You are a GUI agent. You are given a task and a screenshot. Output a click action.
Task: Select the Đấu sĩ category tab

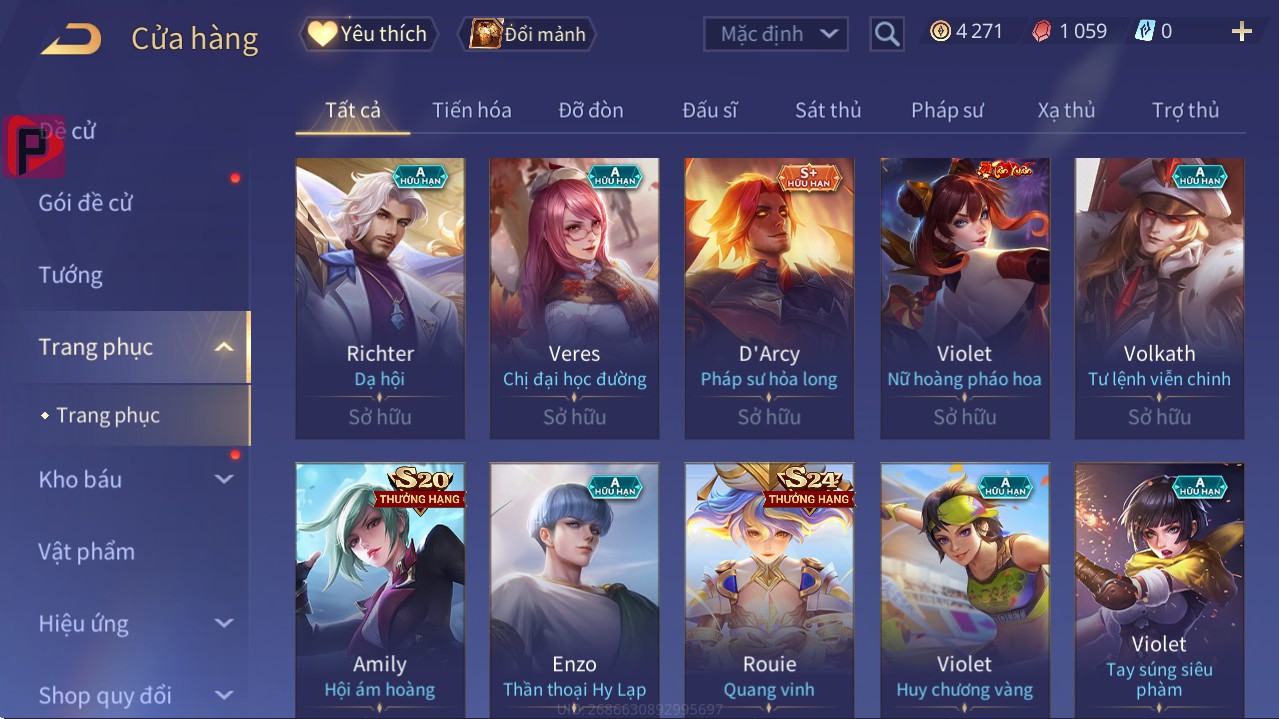click(709, 110)
